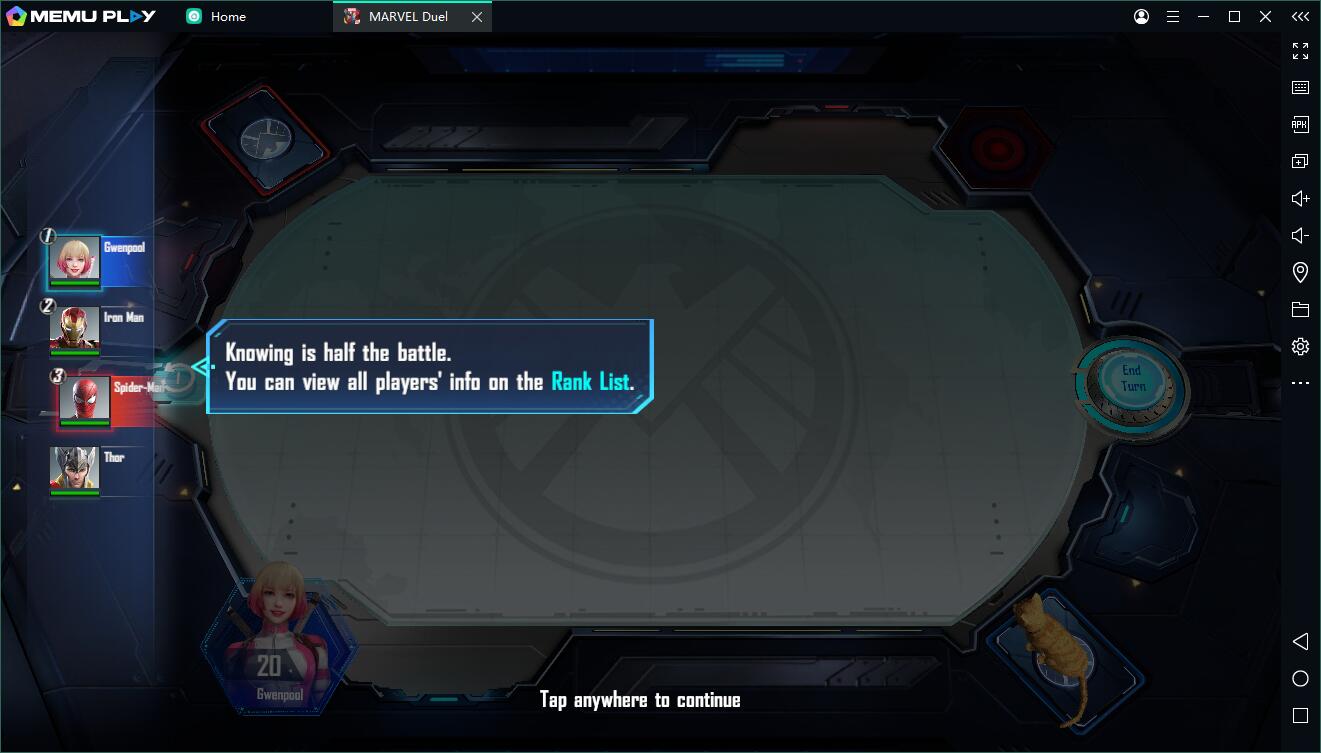Click the End Turn button

point(1131,378)
